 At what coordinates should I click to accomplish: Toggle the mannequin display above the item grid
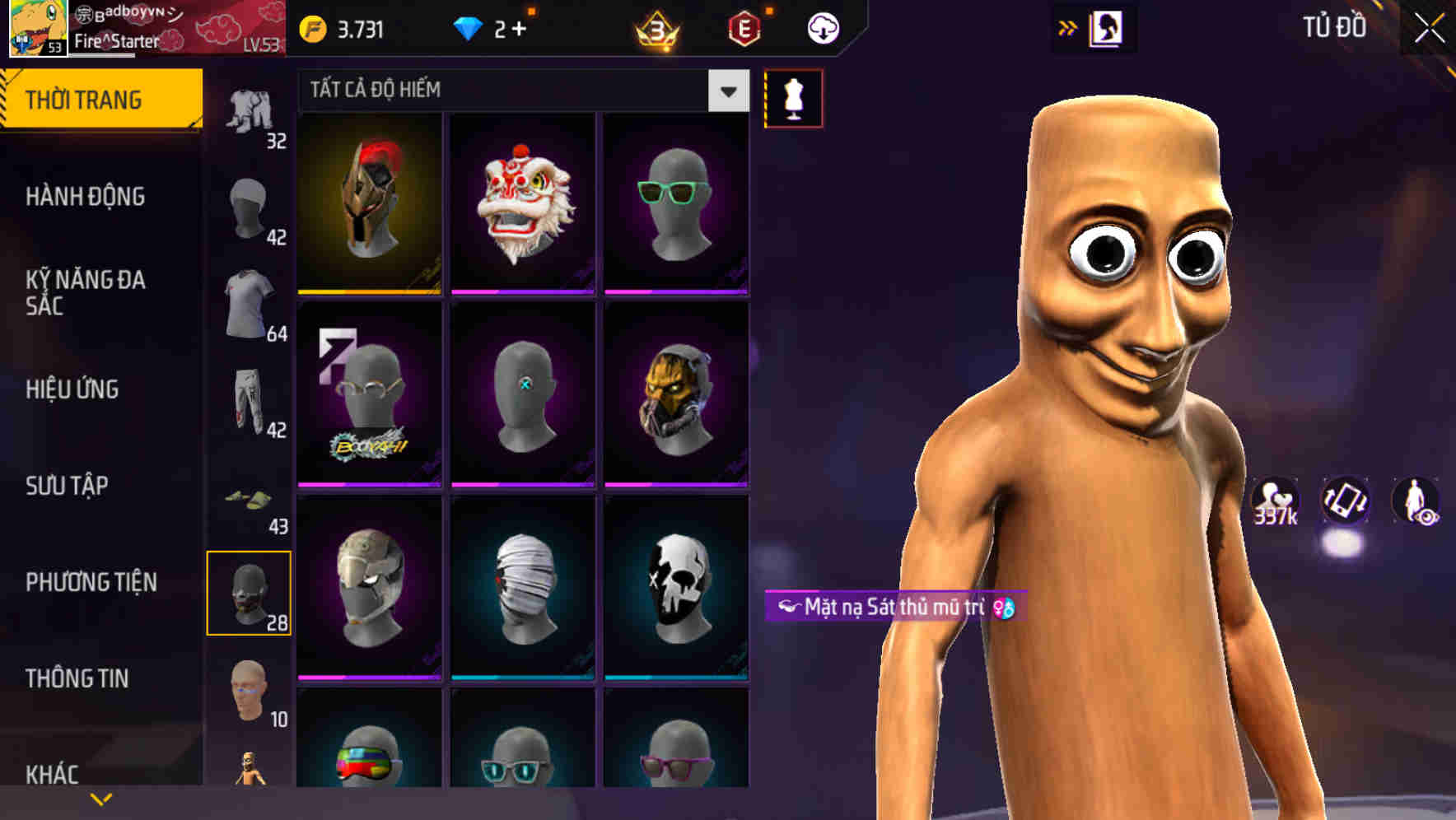[x=793, y=97]
